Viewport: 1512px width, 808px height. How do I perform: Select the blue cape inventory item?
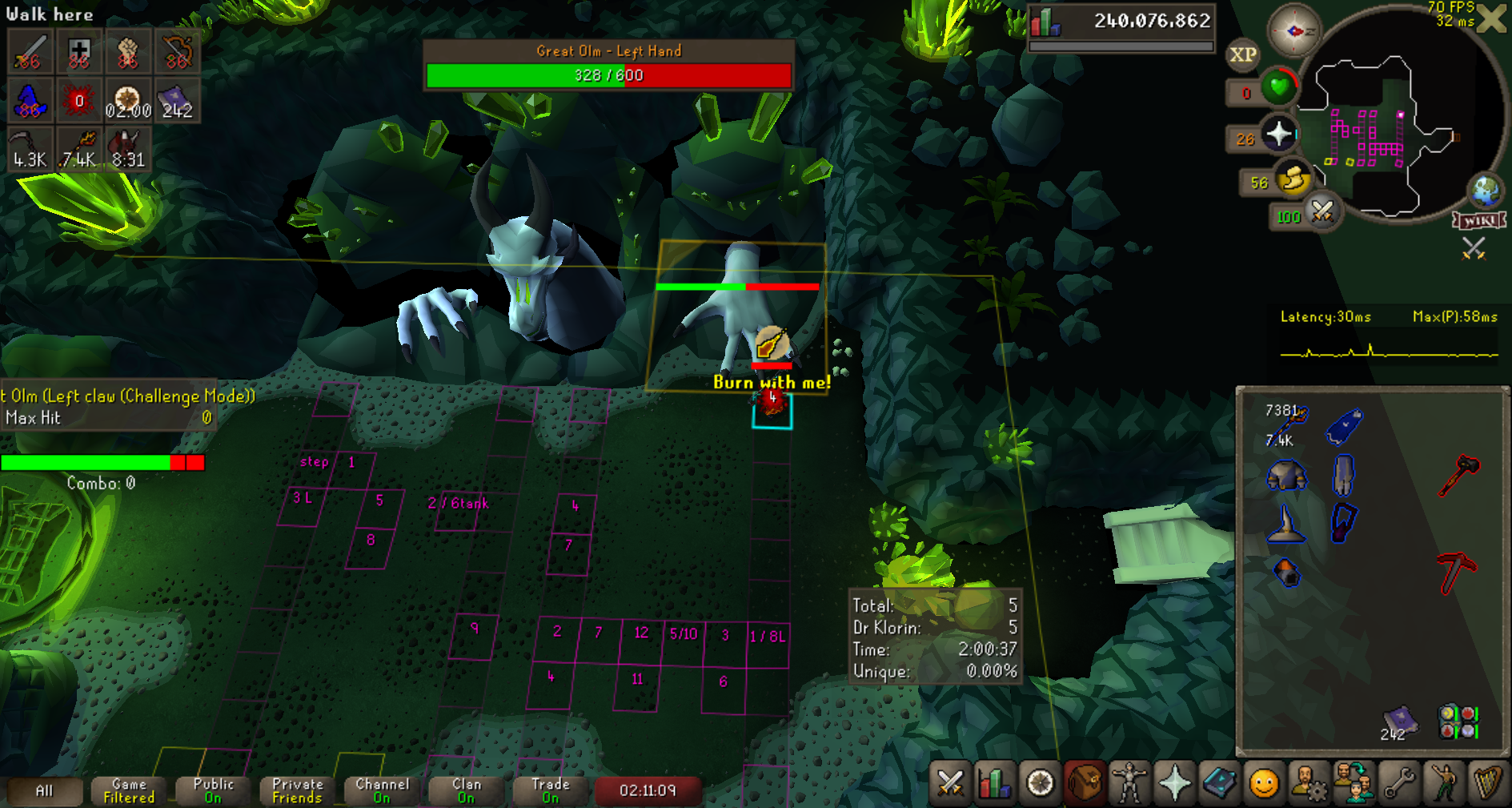click(1345, 426)
